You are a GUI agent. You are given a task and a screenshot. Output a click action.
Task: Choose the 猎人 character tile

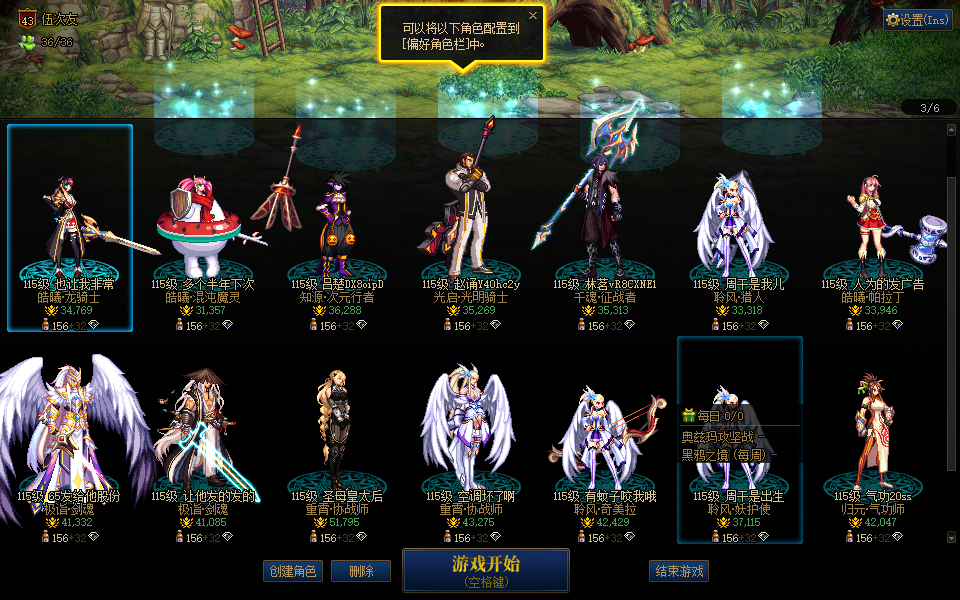pyautogui.click(x=739, y=228)
